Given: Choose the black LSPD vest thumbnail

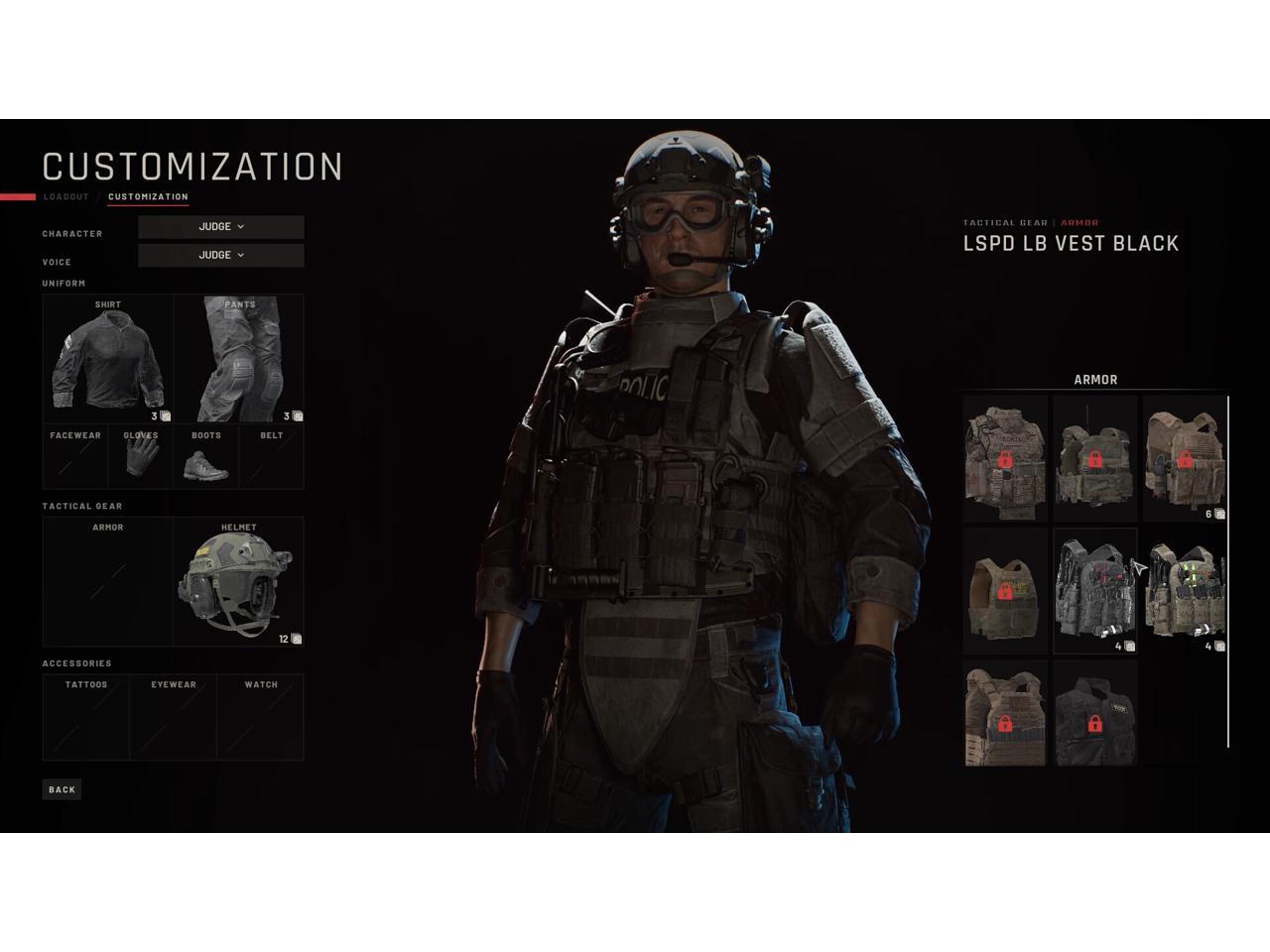Looking at the screenshot, I should coord(1094,591).
